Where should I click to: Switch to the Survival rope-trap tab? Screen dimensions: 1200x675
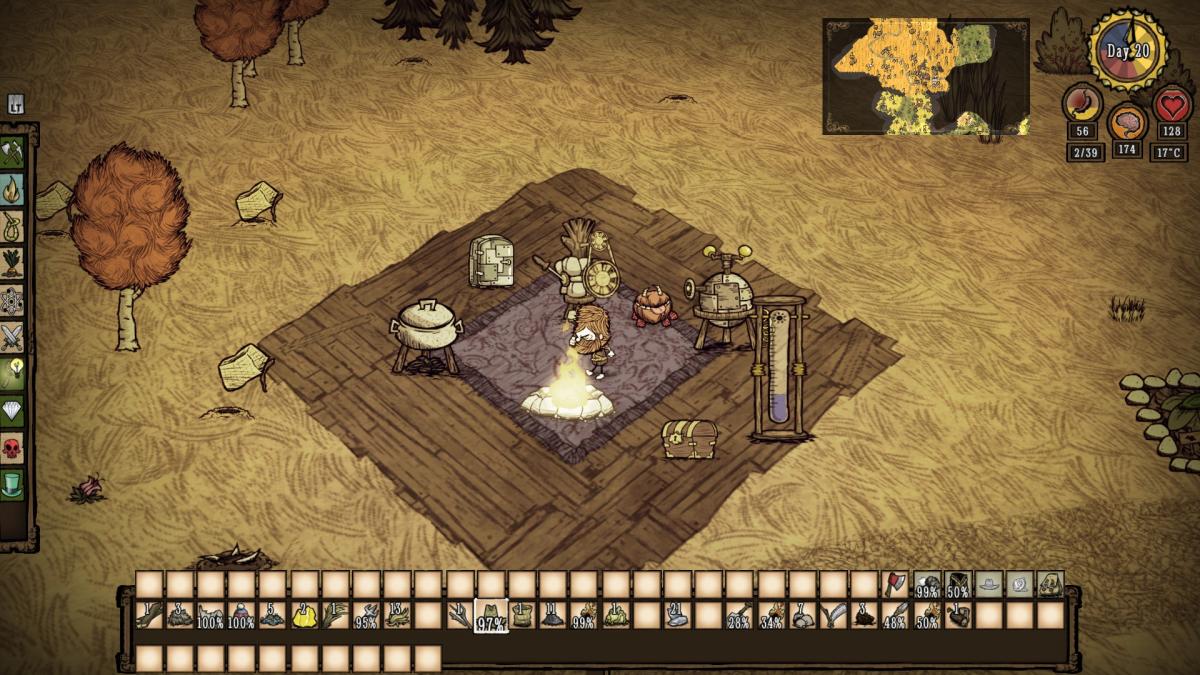point(13,225)
